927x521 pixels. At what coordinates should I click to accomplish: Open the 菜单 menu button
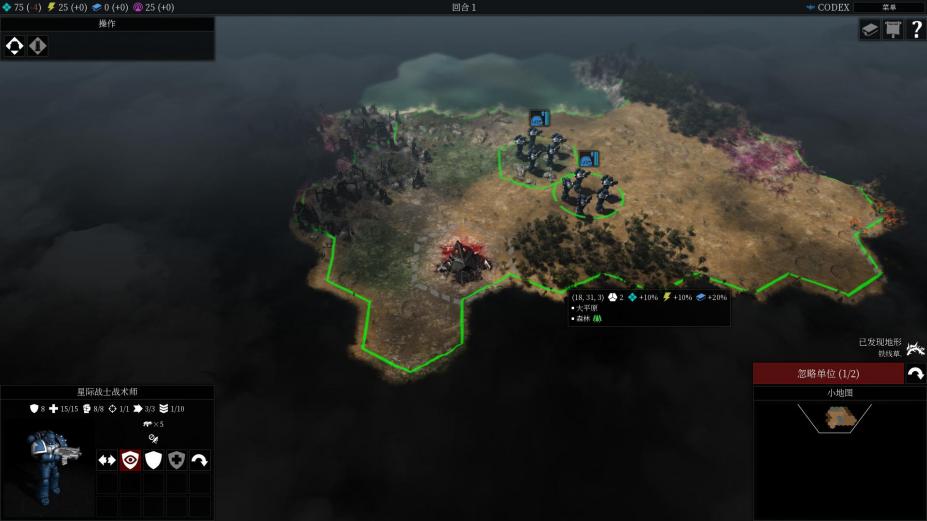click(x=888, y=7)
